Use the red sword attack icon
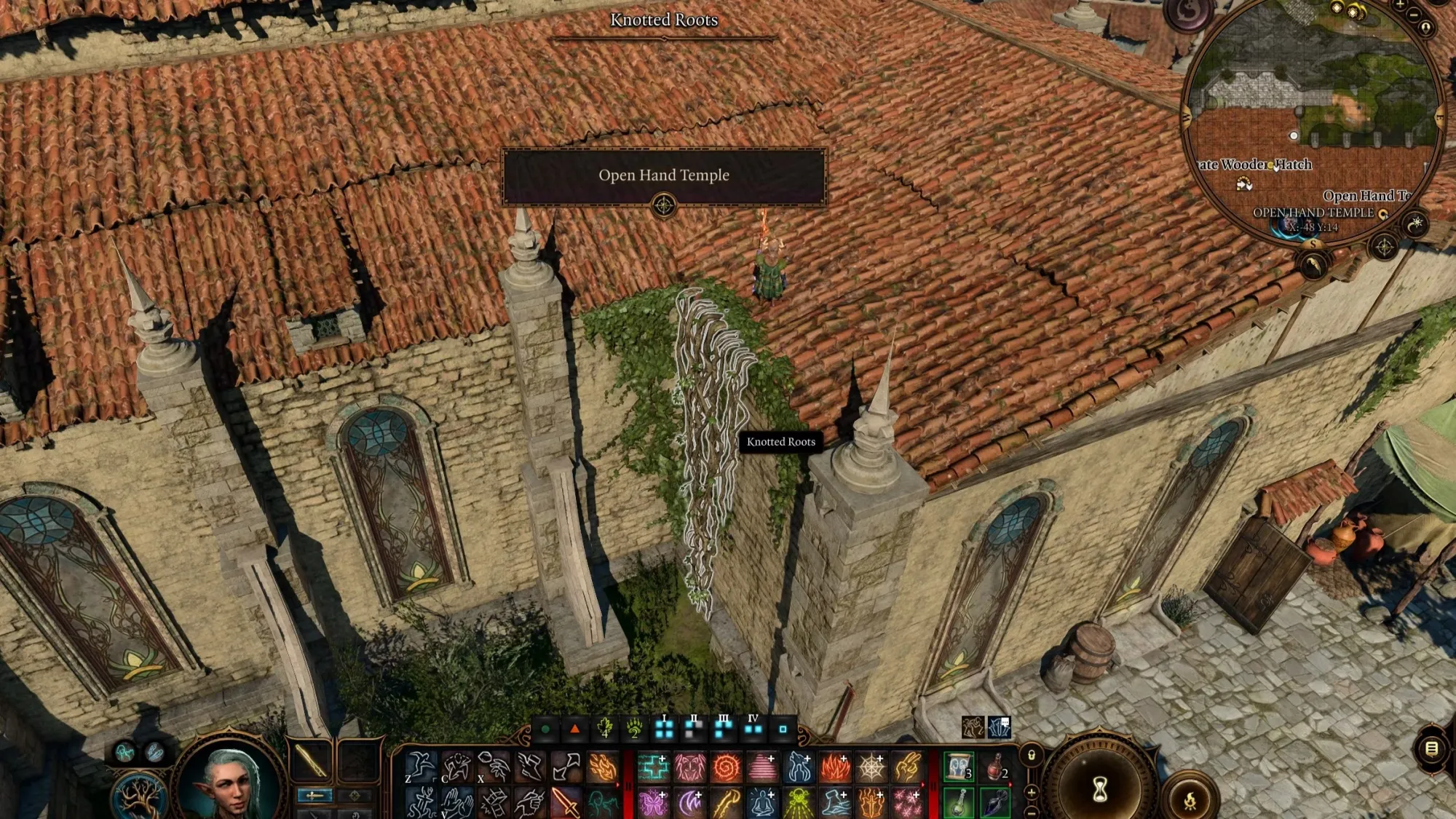The width and height of the screenshot is (1456, 819). [566, 802]
